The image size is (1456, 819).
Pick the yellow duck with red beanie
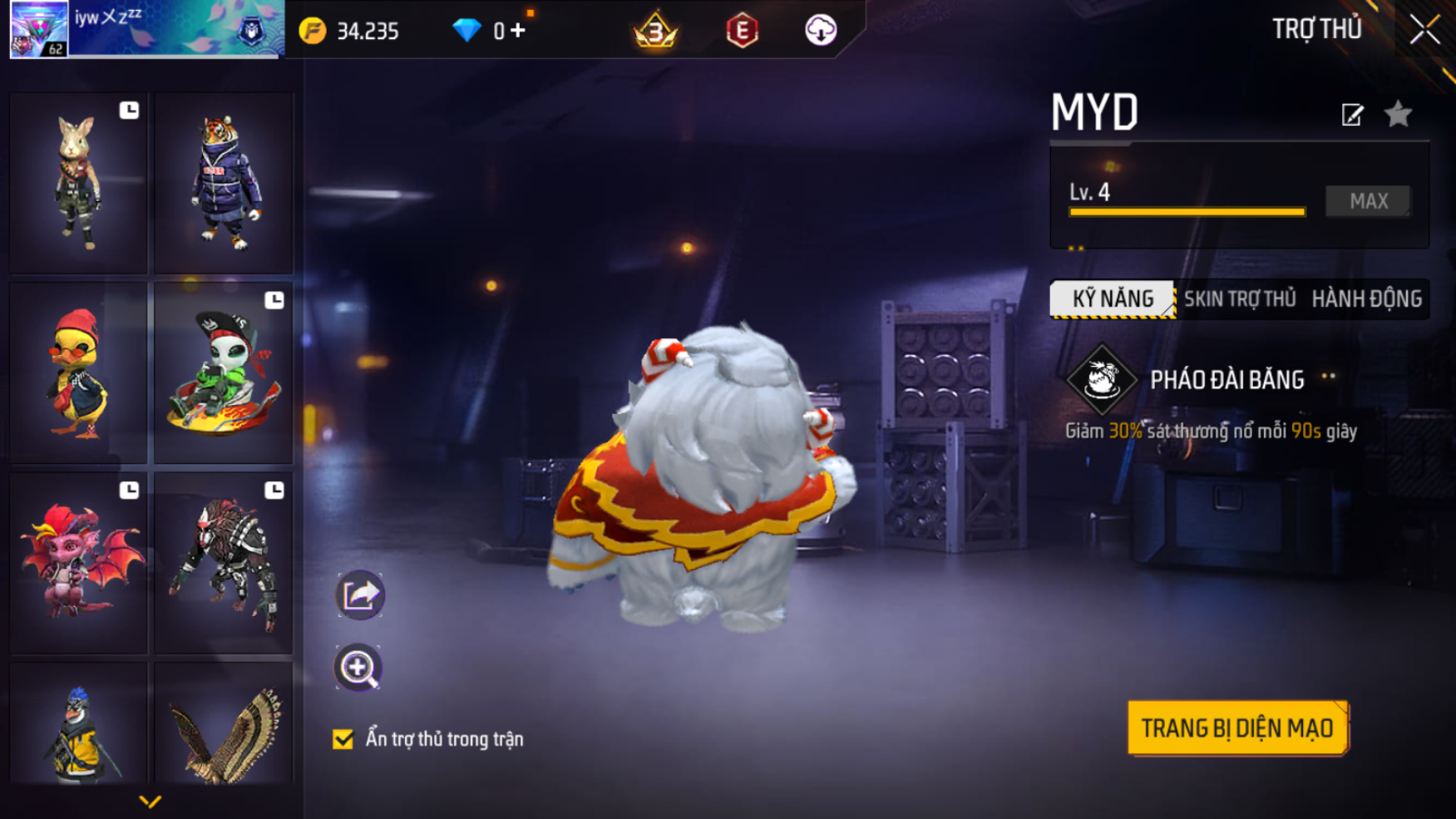click(78, 373)
